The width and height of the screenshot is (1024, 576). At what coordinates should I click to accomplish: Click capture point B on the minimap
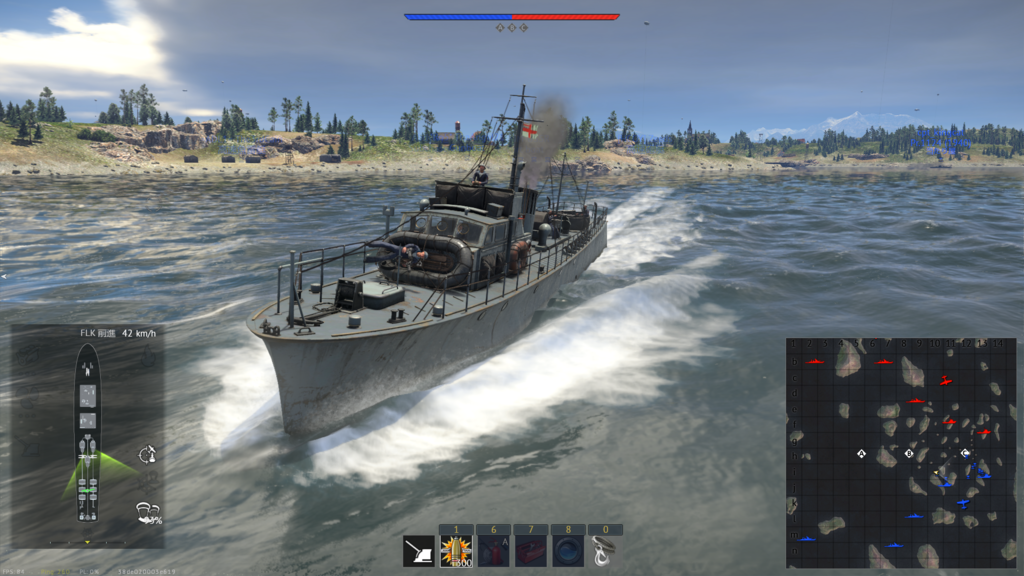point(909,454)
